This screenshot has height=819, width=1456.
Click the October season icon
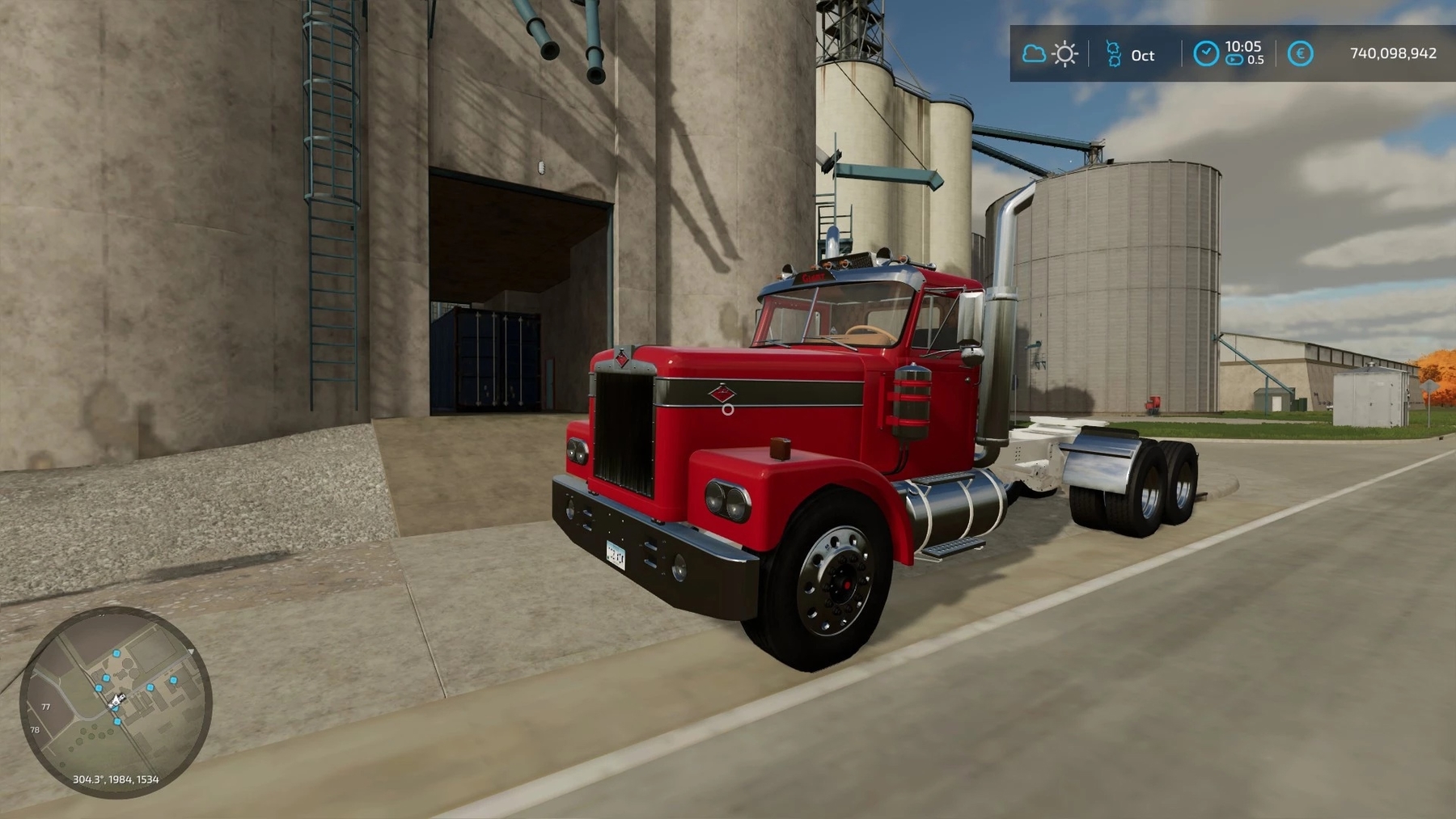pos(1114,54)
